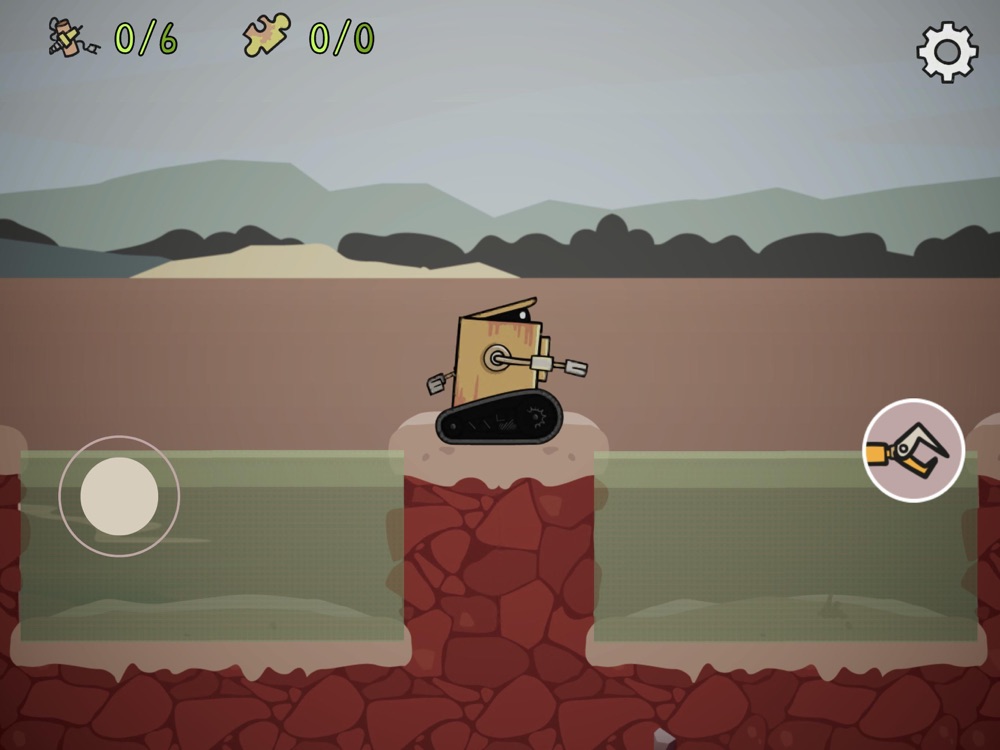This screenshot has height=750, width=1000.
Task: Tap the virtual joystick thumb pad
Action: [119, 496]
